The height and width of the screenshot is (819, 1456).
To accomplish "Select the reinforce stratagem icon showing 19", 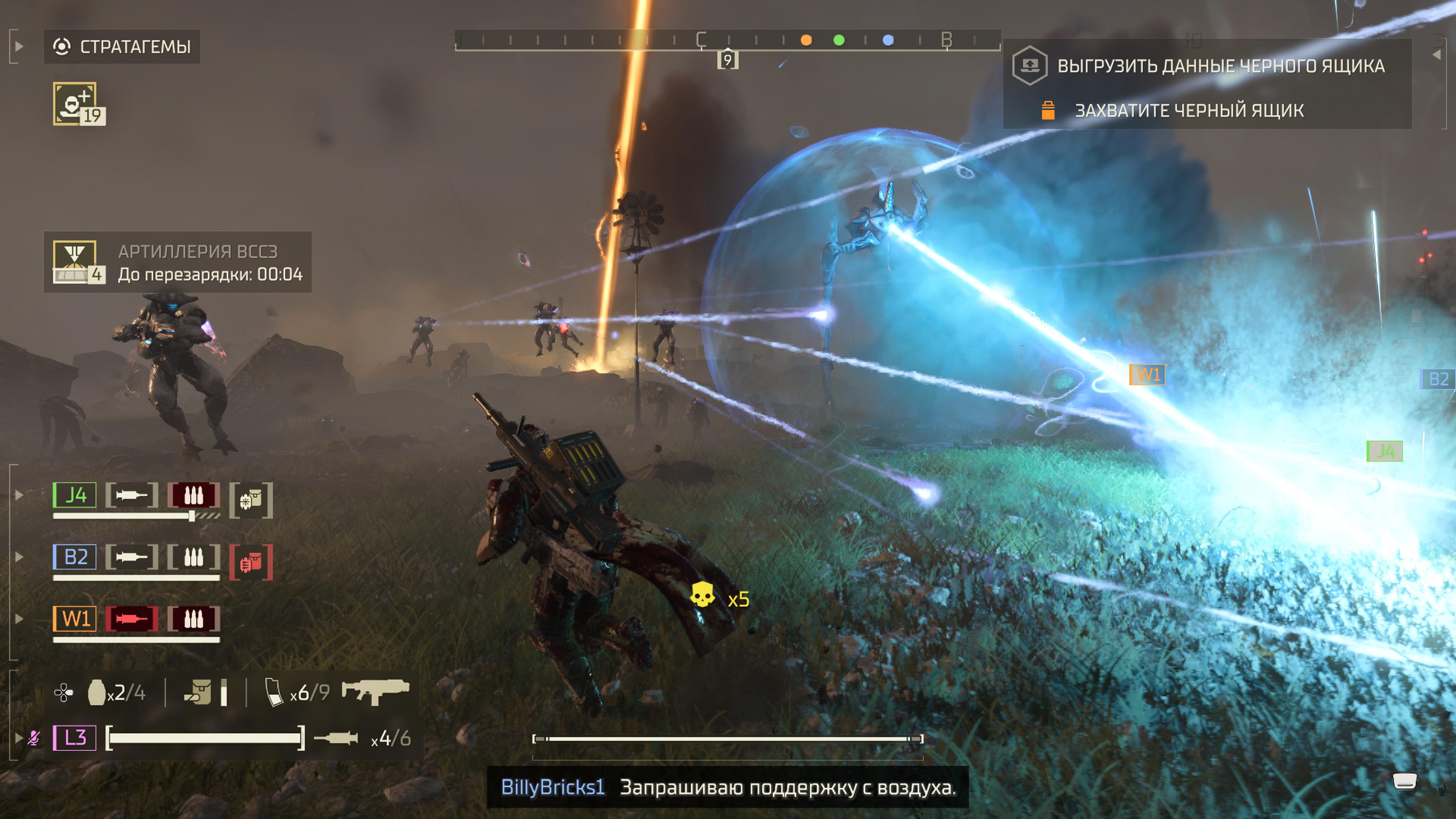I will pyautogui.click(x=78, y=104).
